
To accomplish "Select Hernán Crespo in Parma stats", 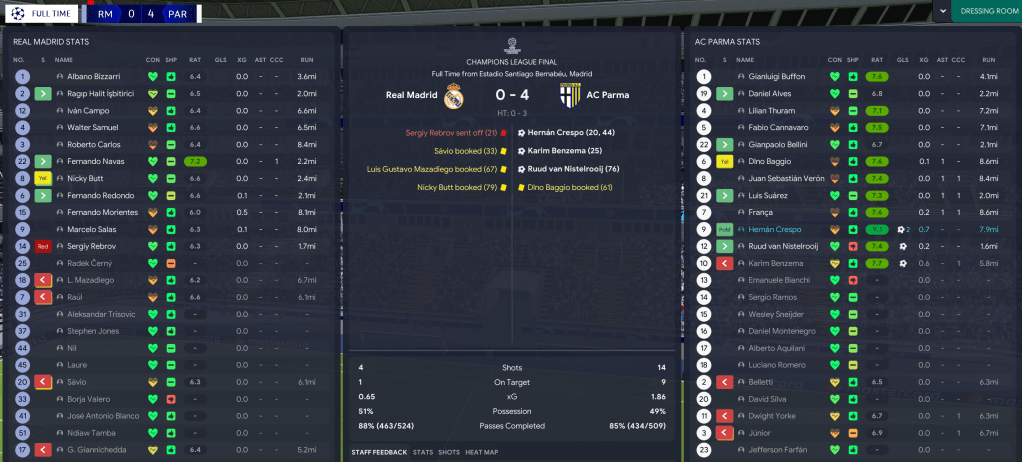I will pyautogui.click(x=775, y=229).
